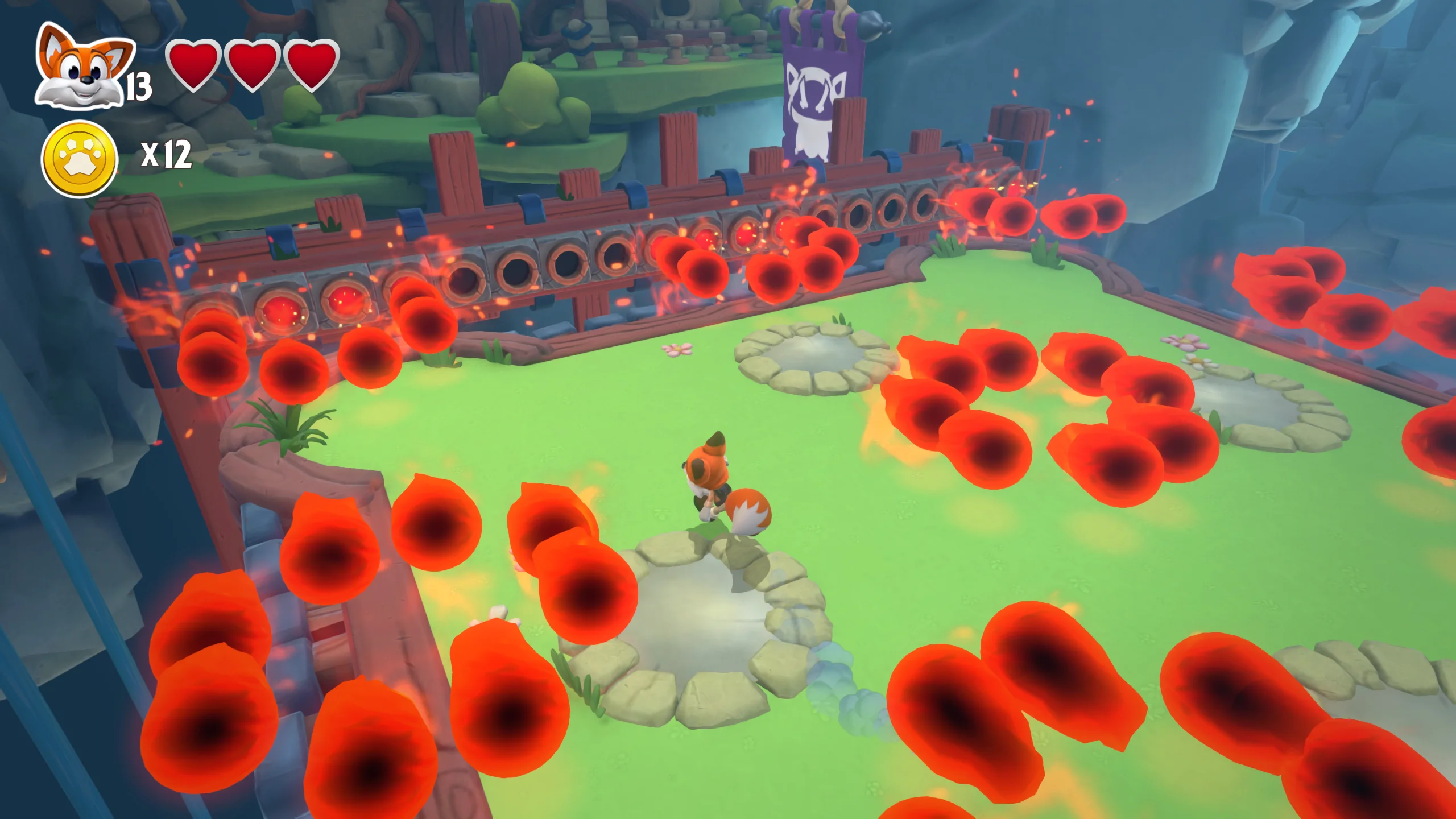Viewport: 1456px width, 819px height.
Task: Select the gold paw coin icon
Action: coord(80,158)
